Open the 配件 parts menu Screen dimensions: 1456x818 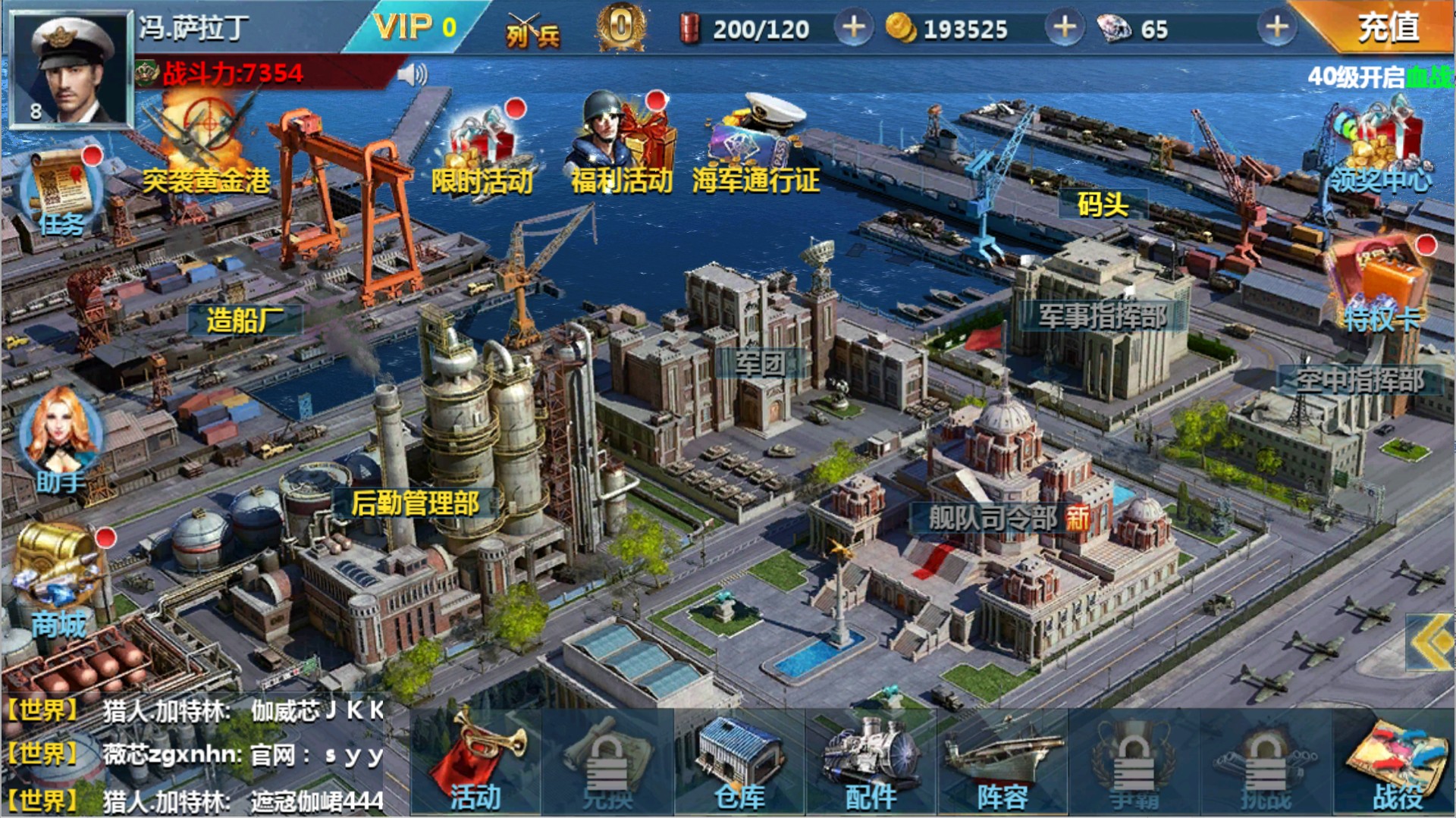pos(871,762)
